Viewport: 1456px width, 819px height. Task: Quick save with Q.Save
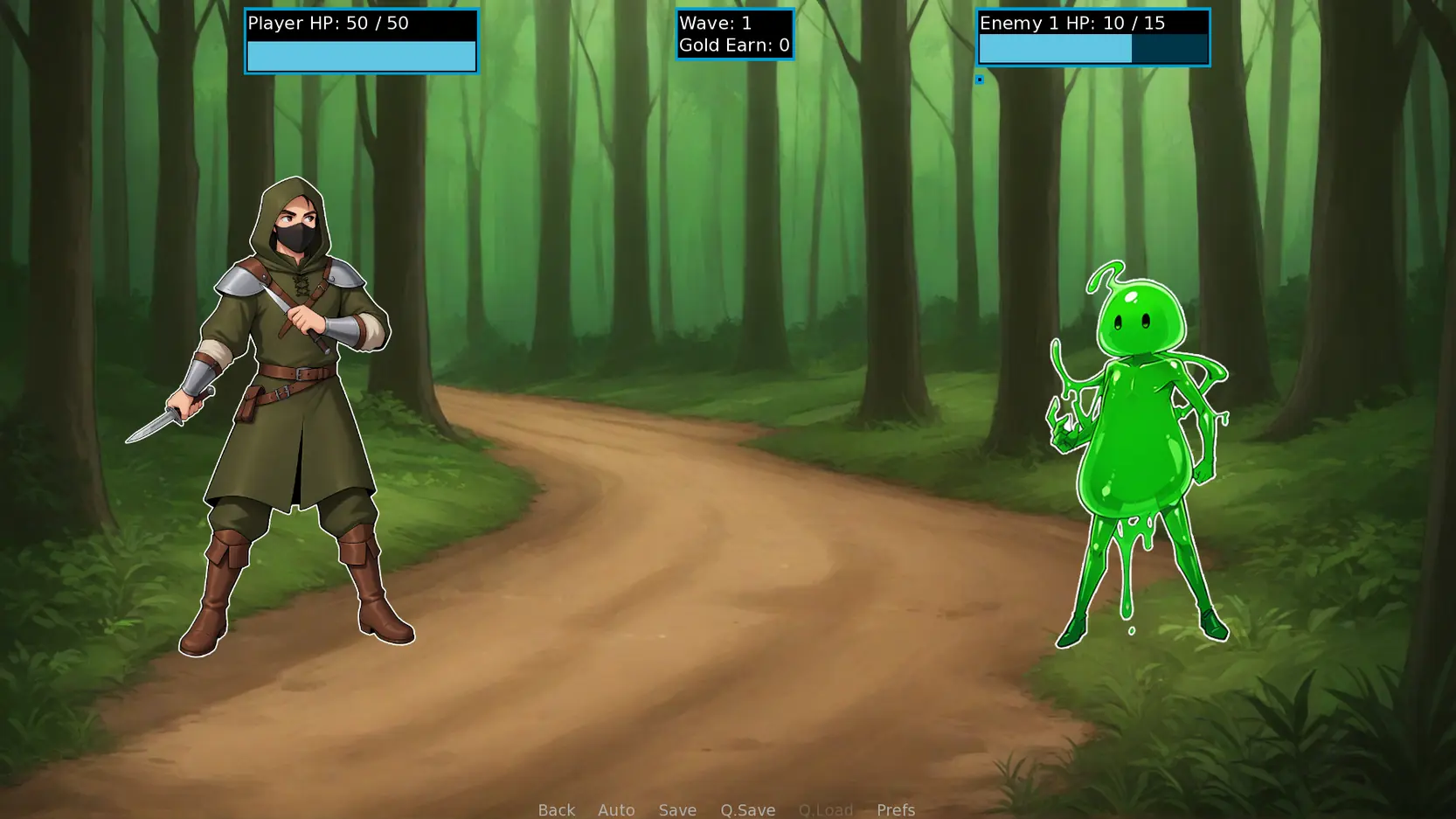coord(747,809)
